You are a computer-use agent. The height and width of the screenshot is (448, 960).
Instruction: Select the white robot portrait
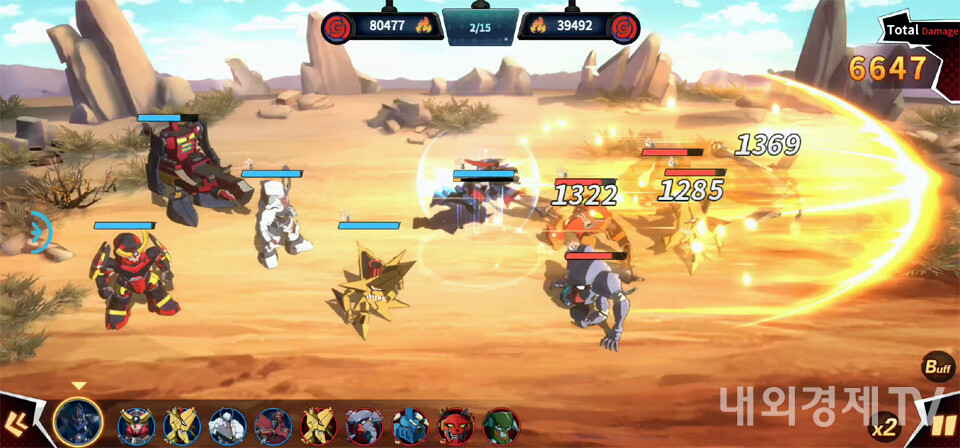[227, 427]
